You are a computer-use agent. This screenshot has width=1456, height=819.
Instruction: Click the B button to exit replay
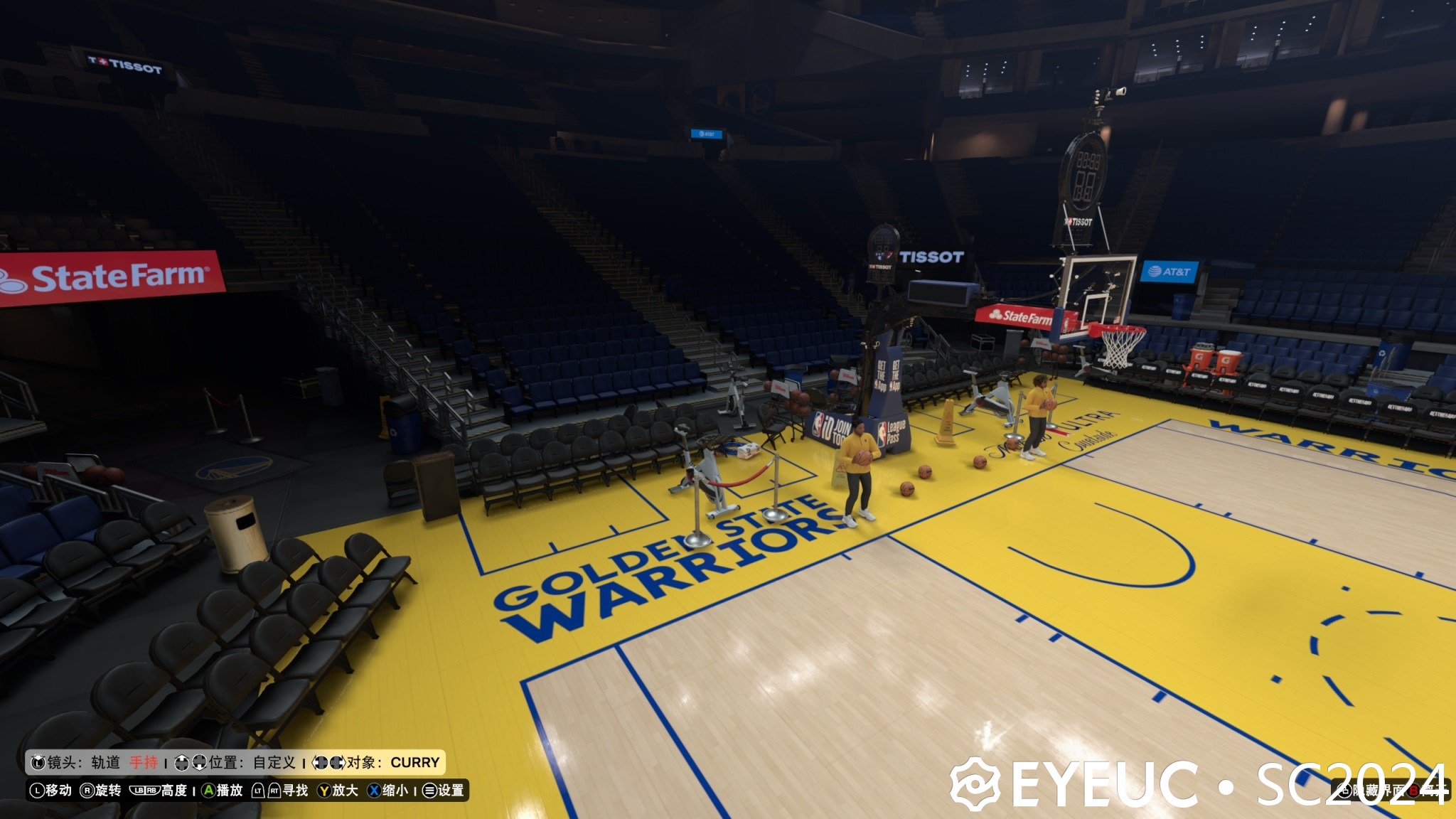[1414, 791]
